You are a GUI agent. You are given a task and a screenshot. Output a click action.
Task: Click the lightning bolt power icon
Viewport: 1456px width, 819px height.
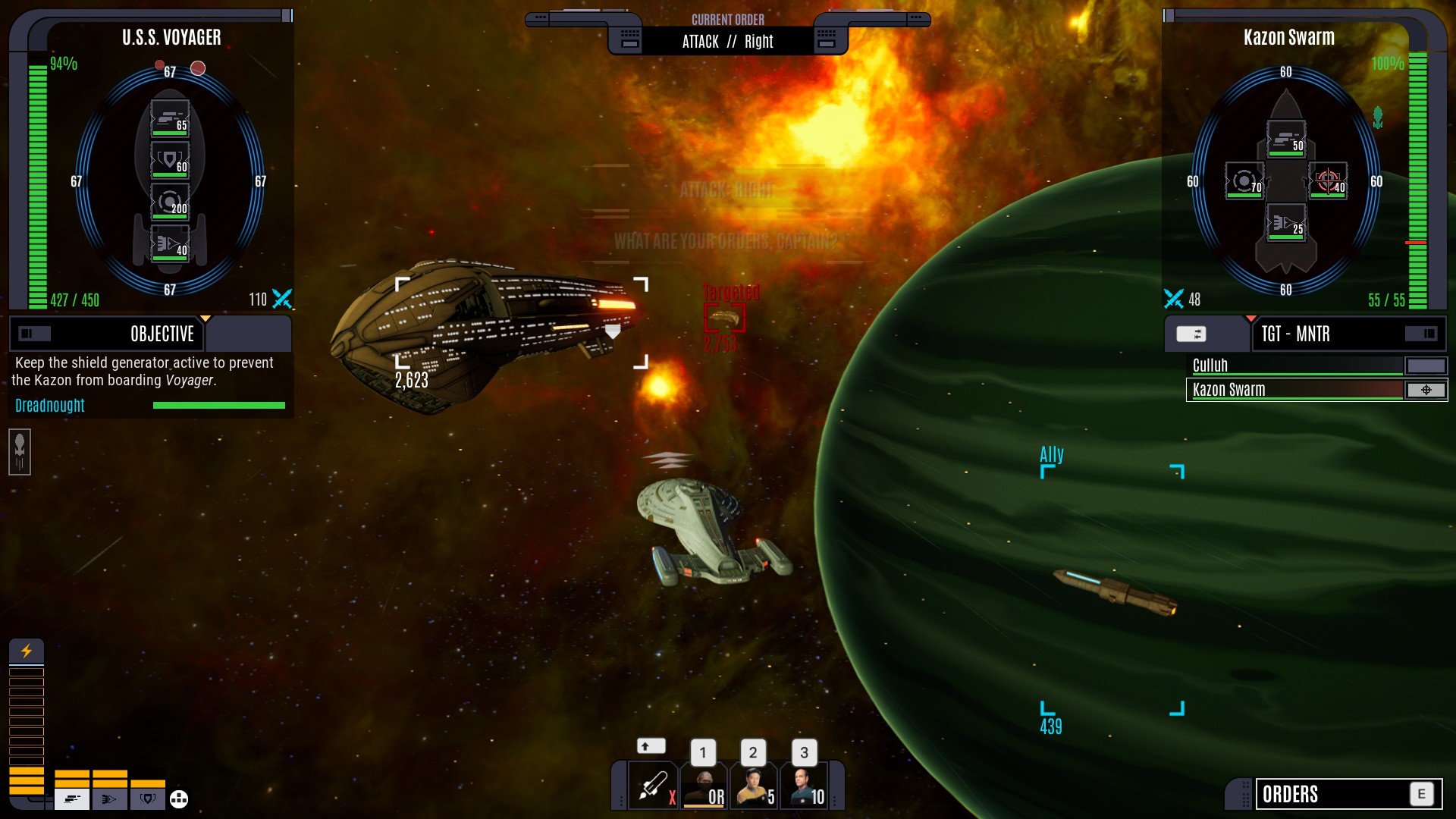27,651
